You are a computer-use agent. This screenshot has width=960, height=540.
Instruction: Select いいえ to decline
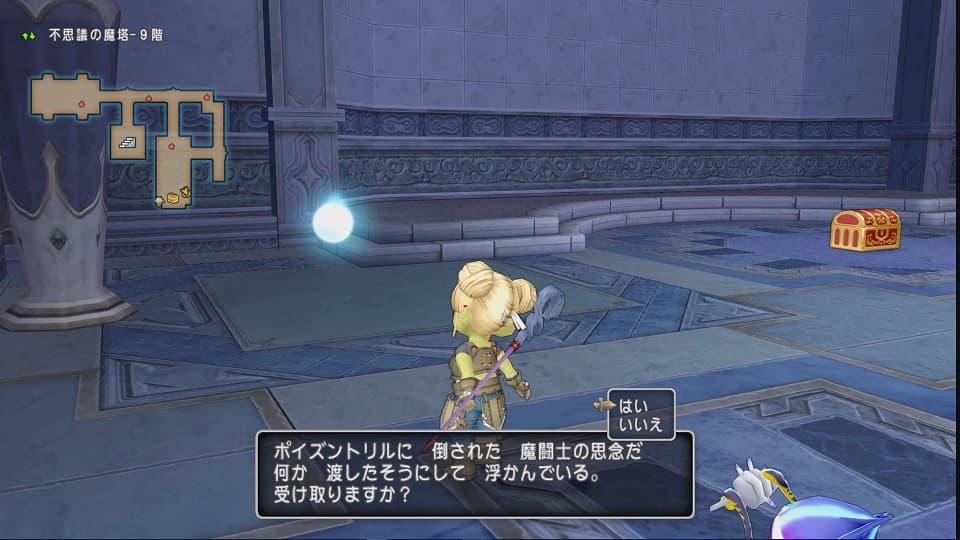[641, 424]
